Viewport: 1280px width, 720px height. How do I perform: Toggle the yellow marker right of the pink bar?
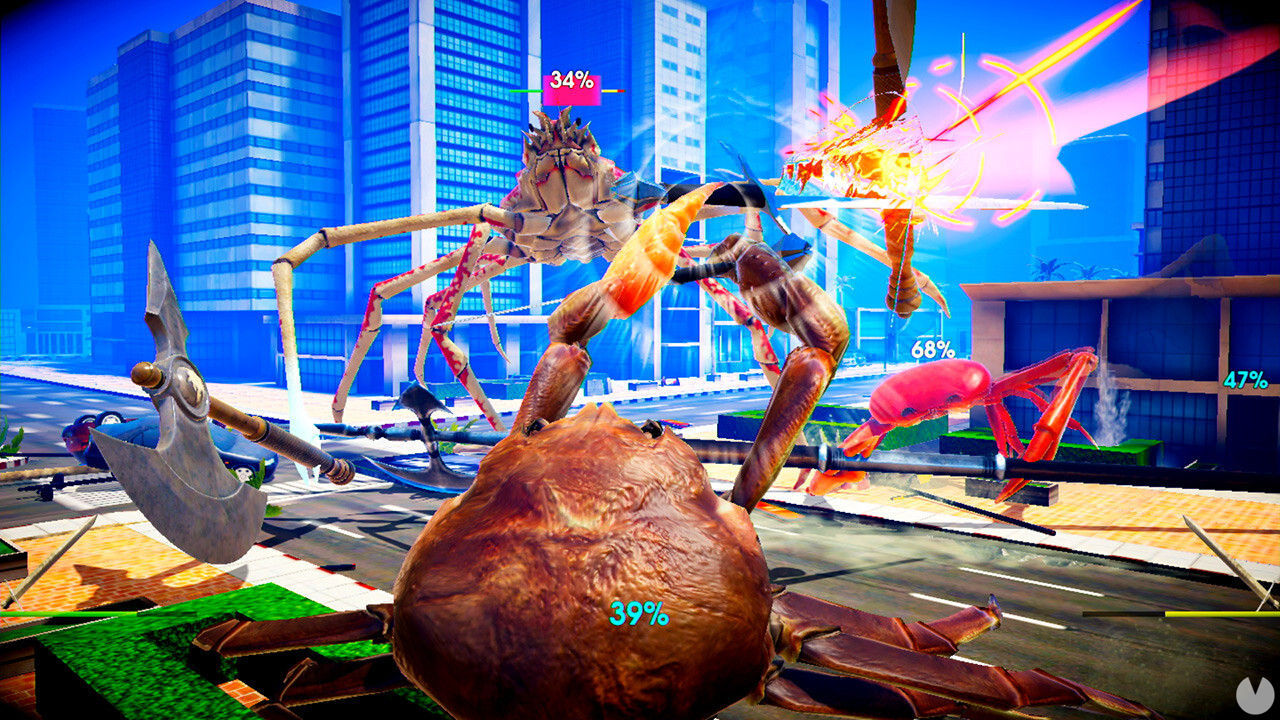tap(608, 91)
